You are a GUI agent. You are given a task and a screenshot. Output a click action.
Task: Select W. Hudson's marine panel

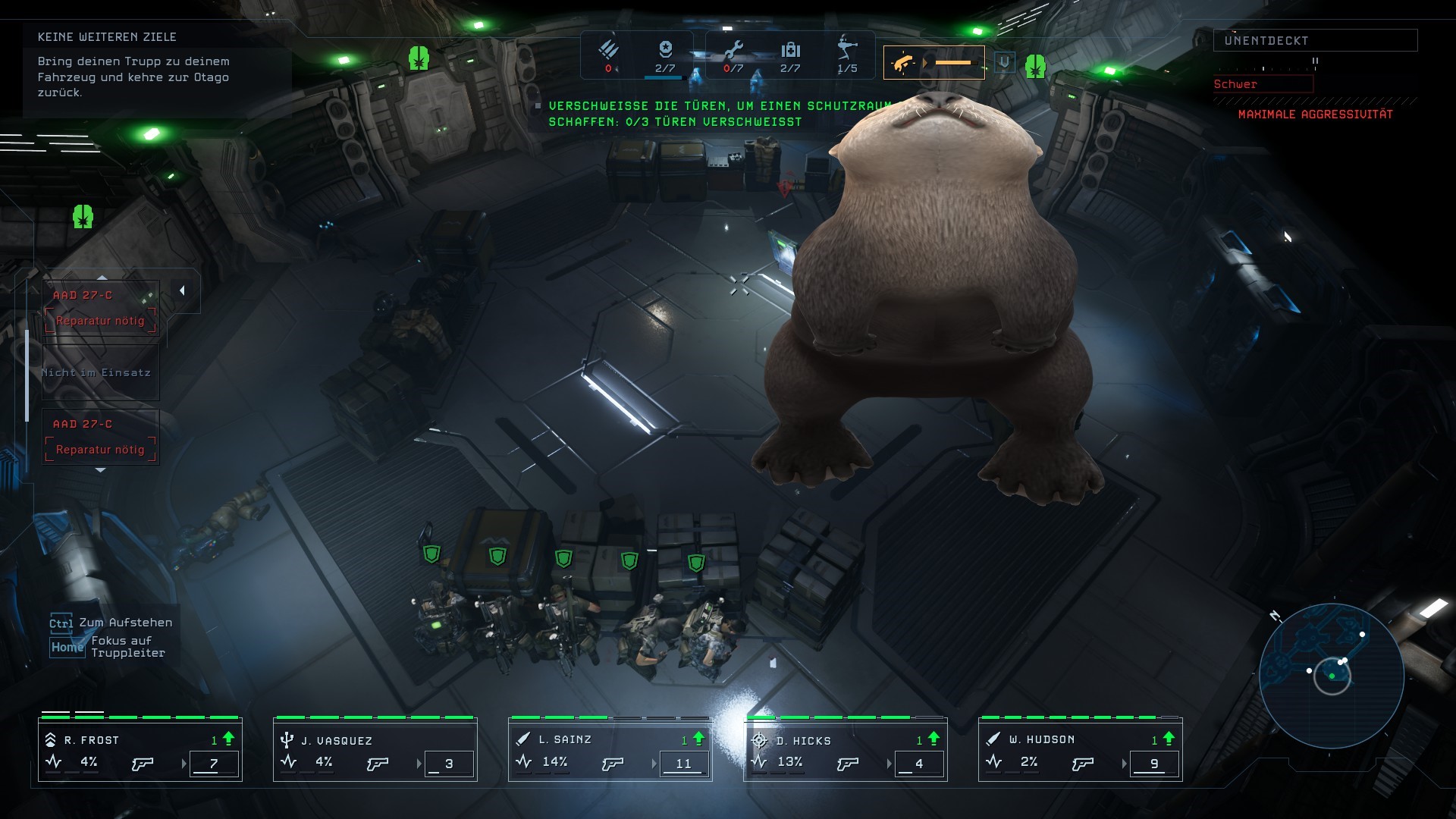click(1081, 751)
